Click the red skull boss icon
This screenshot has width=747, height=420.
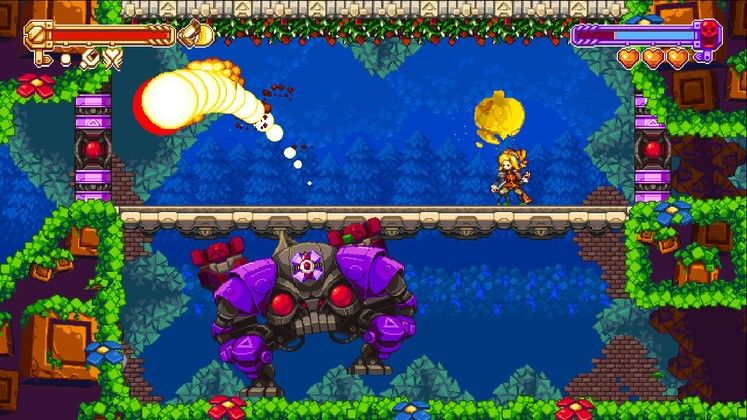(x=708, y=33)
